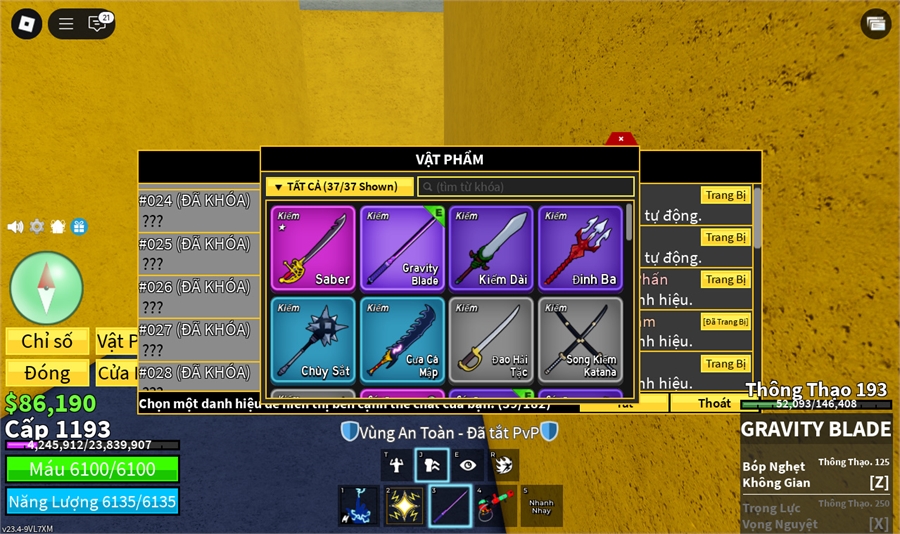Pick the Đinh Ba trident item

point(580,248)
